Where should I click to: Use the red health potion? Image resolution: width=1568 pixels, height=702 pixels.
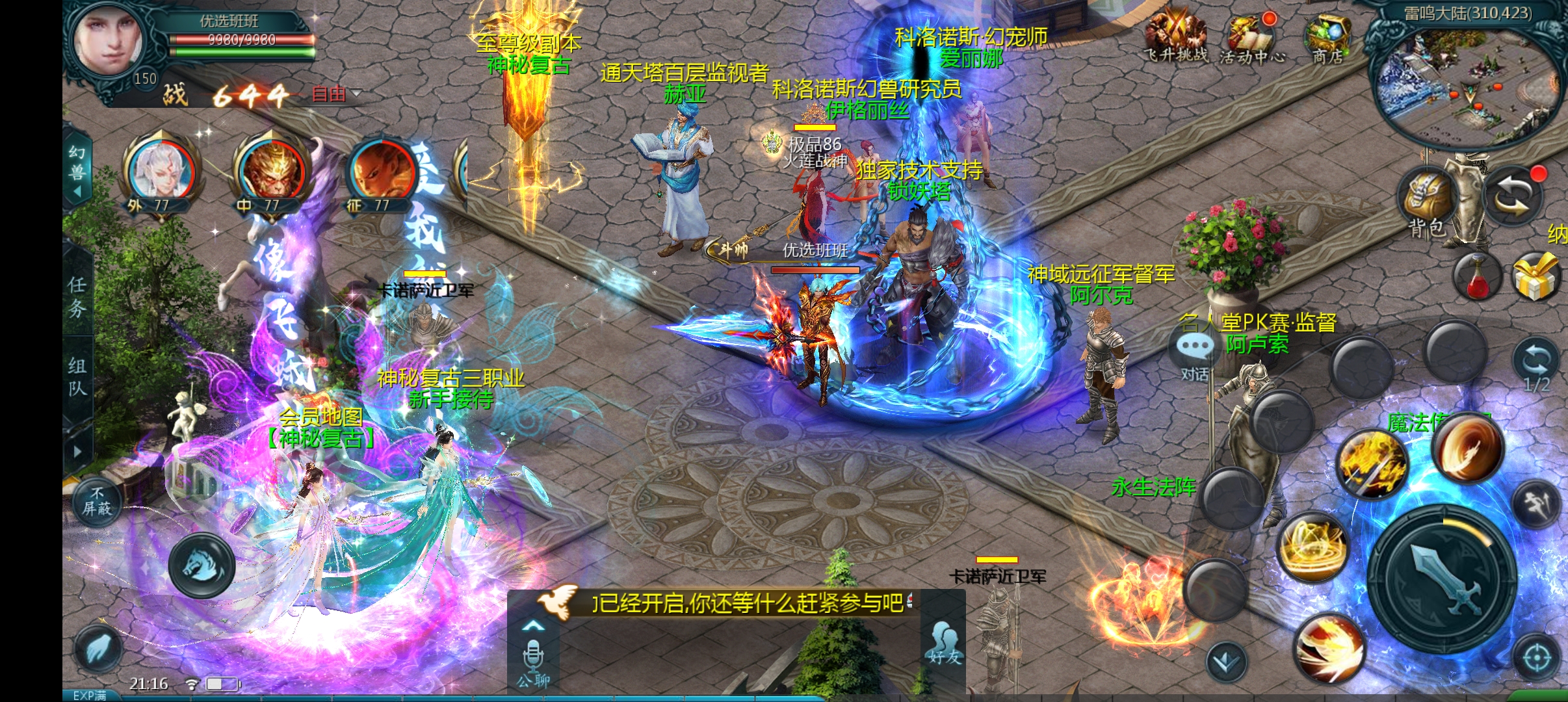click(x=1477, y=277)
